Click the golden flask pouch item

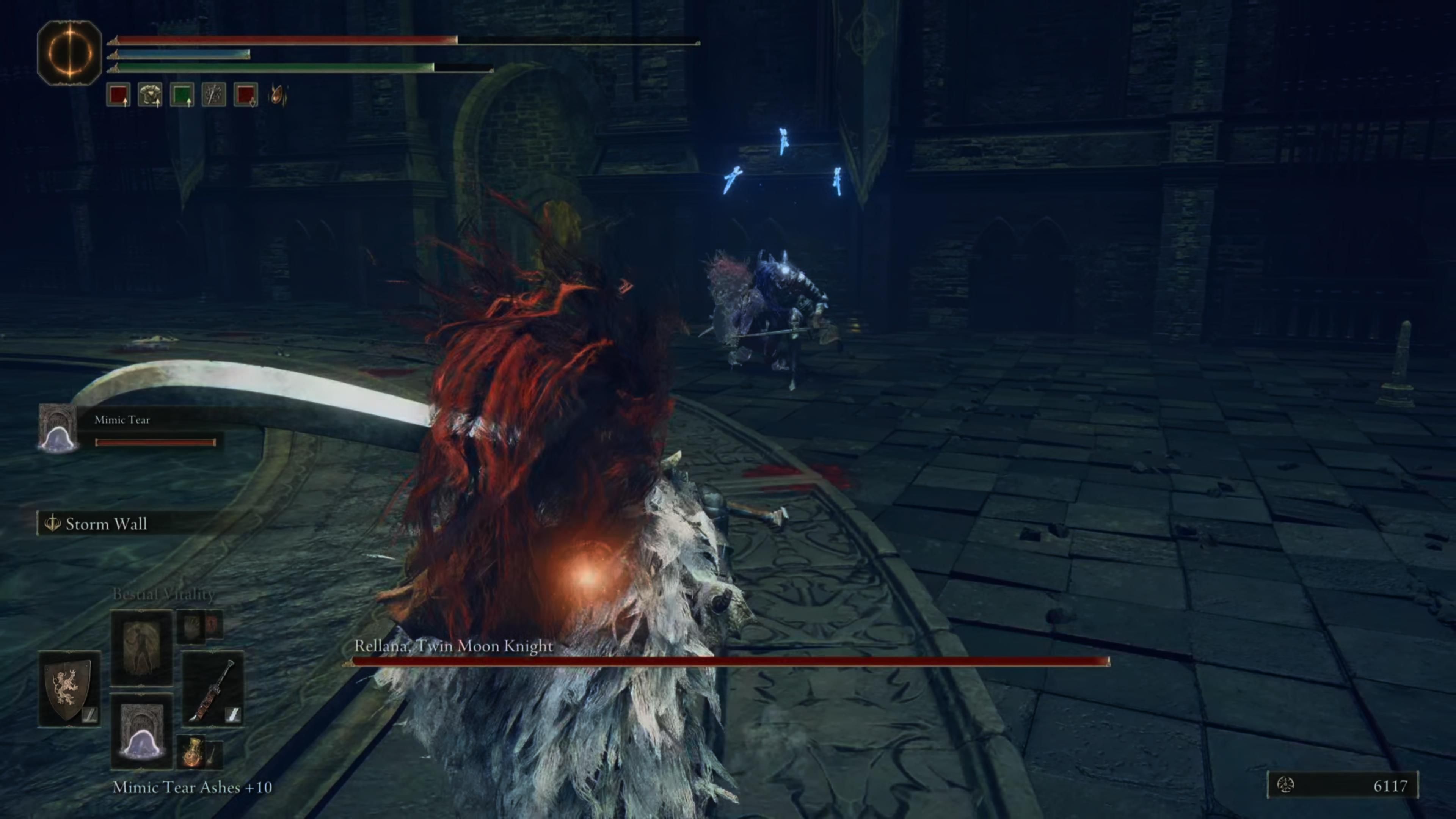[194, 752]
